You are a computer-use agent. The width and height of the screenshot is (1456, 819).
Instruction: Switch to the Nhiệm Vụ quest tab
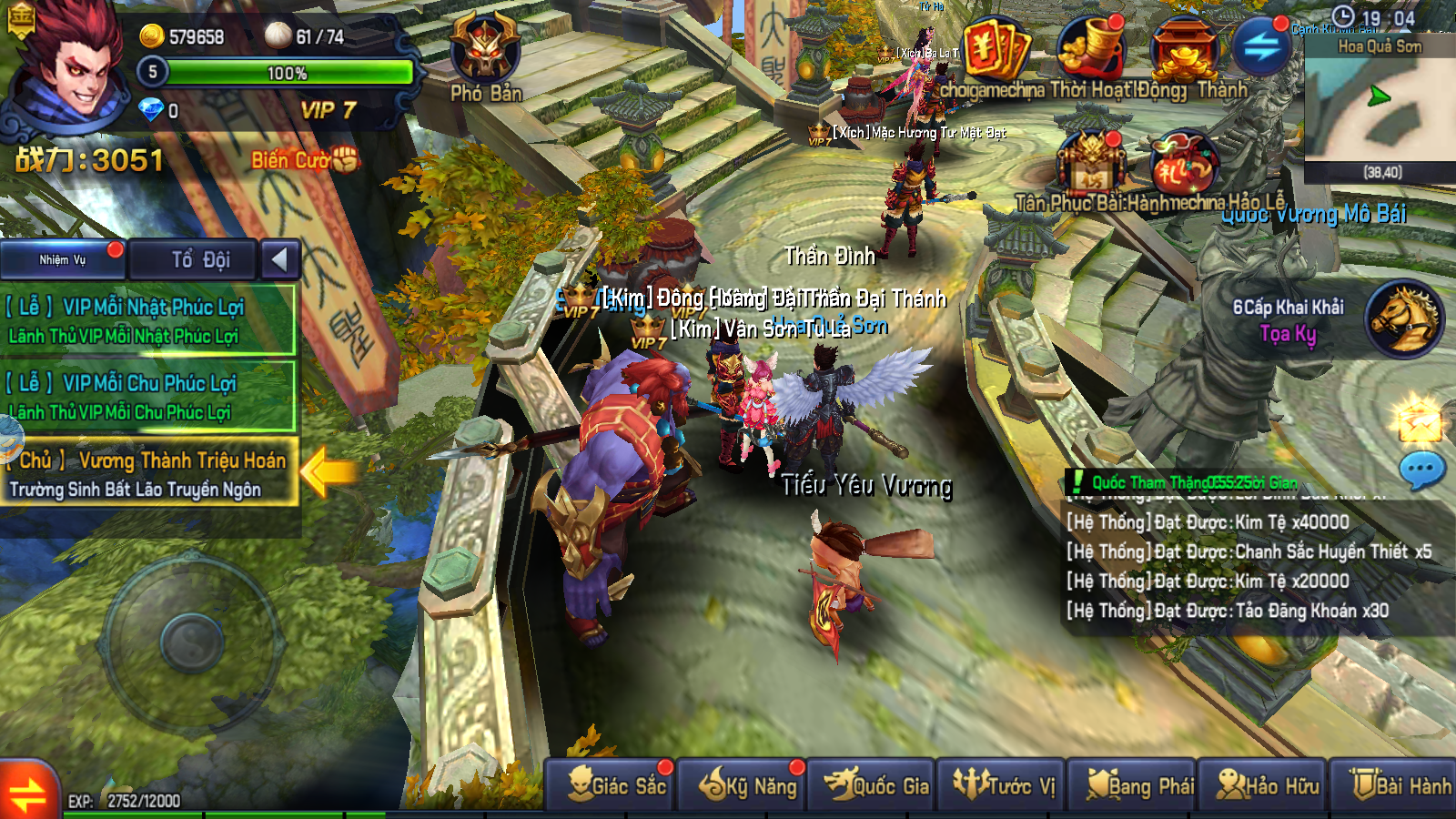click(x=63, y=260)
